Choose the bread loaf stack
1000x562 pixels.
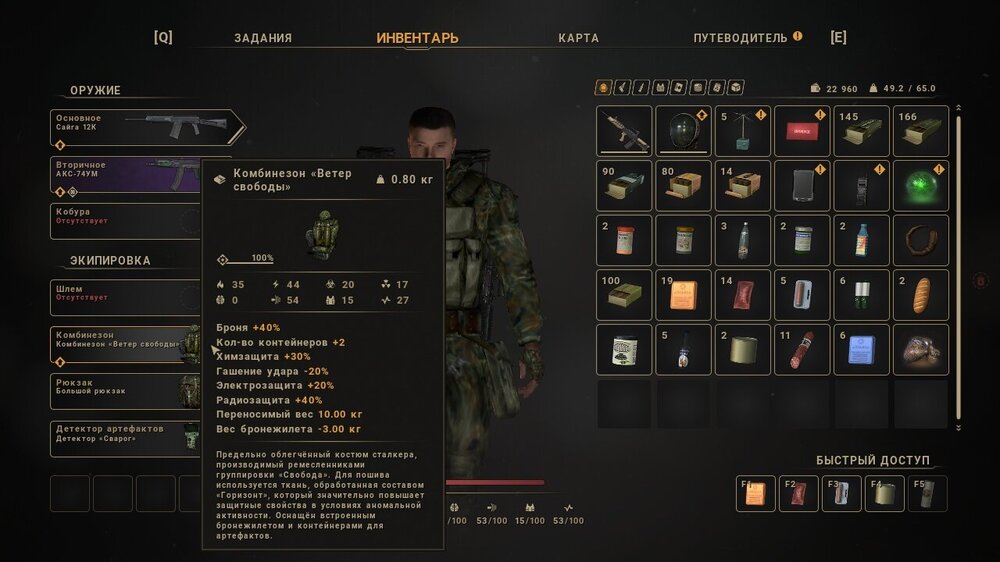[x=920, y=295]
